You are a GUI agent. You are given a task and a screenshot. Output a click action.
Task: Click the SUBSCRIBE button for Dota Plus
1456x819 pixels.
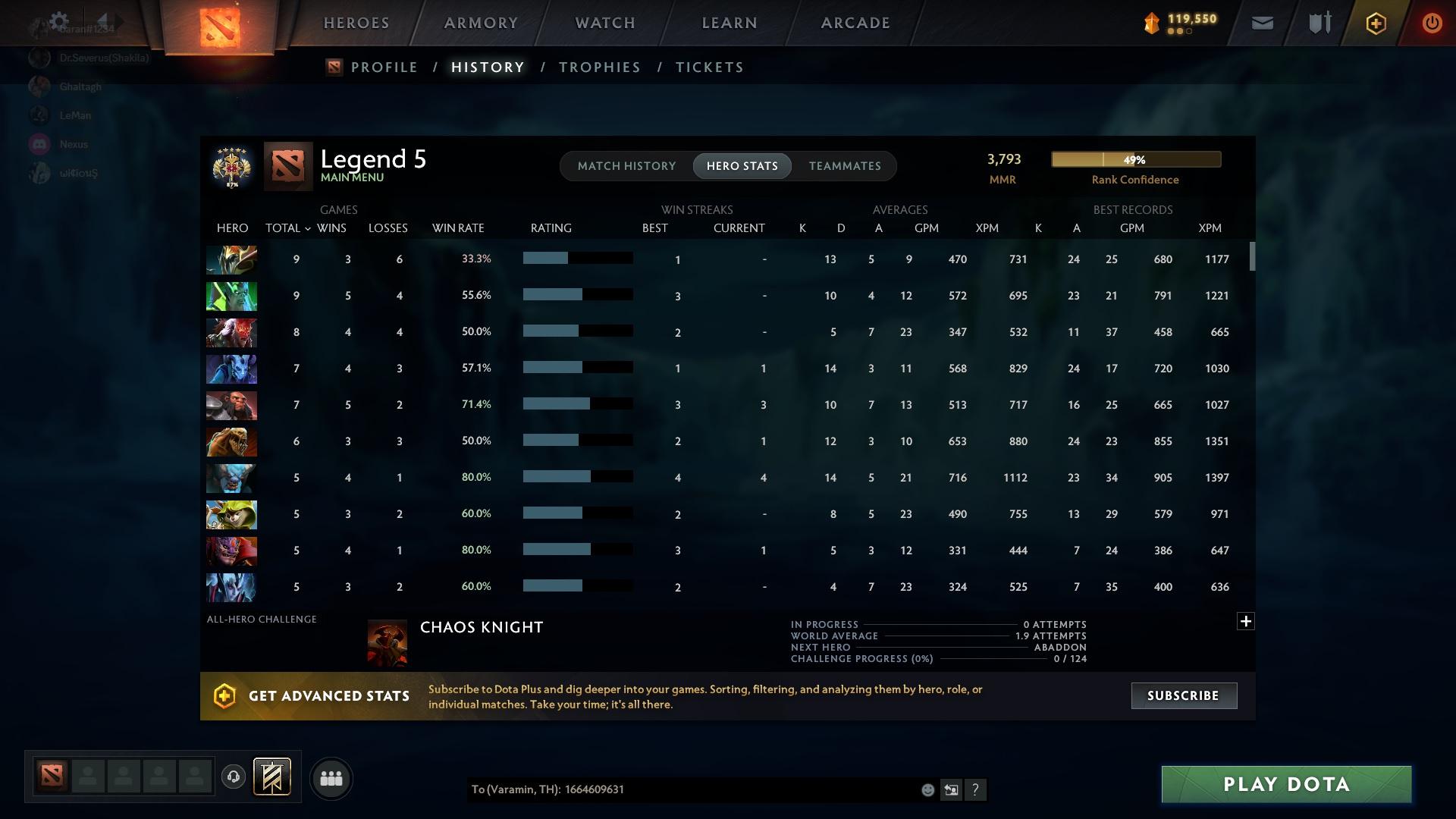click(1183, 695)
